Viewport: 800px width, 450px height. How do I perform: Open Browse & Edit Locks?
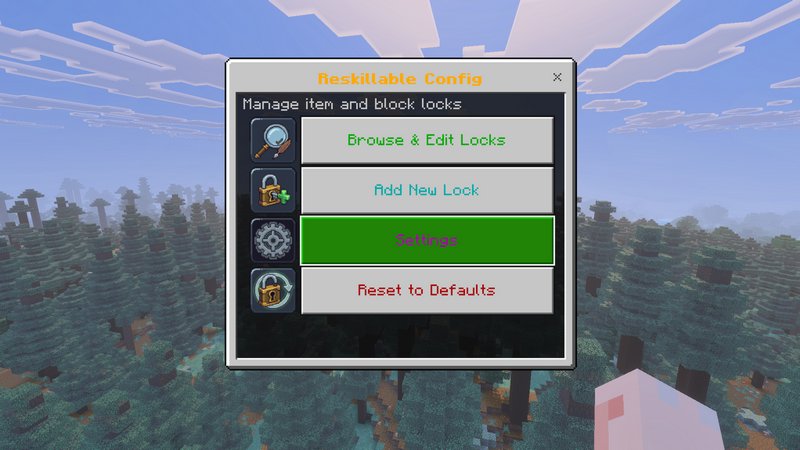coord(426,140)
